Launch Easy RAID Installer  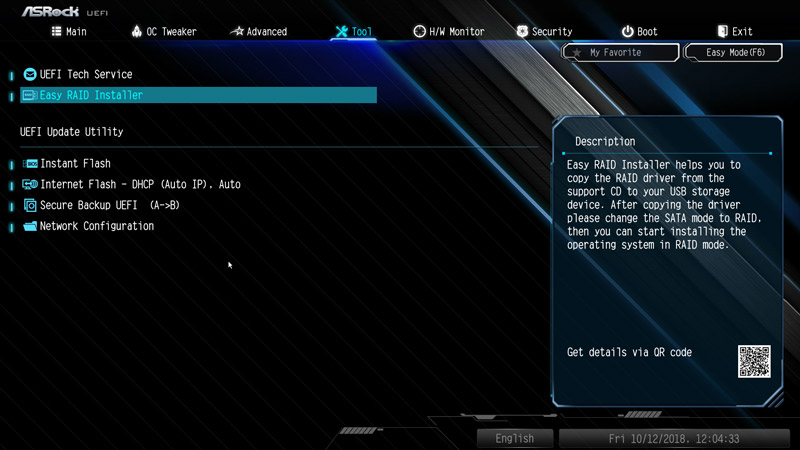[x=91, y=95]
